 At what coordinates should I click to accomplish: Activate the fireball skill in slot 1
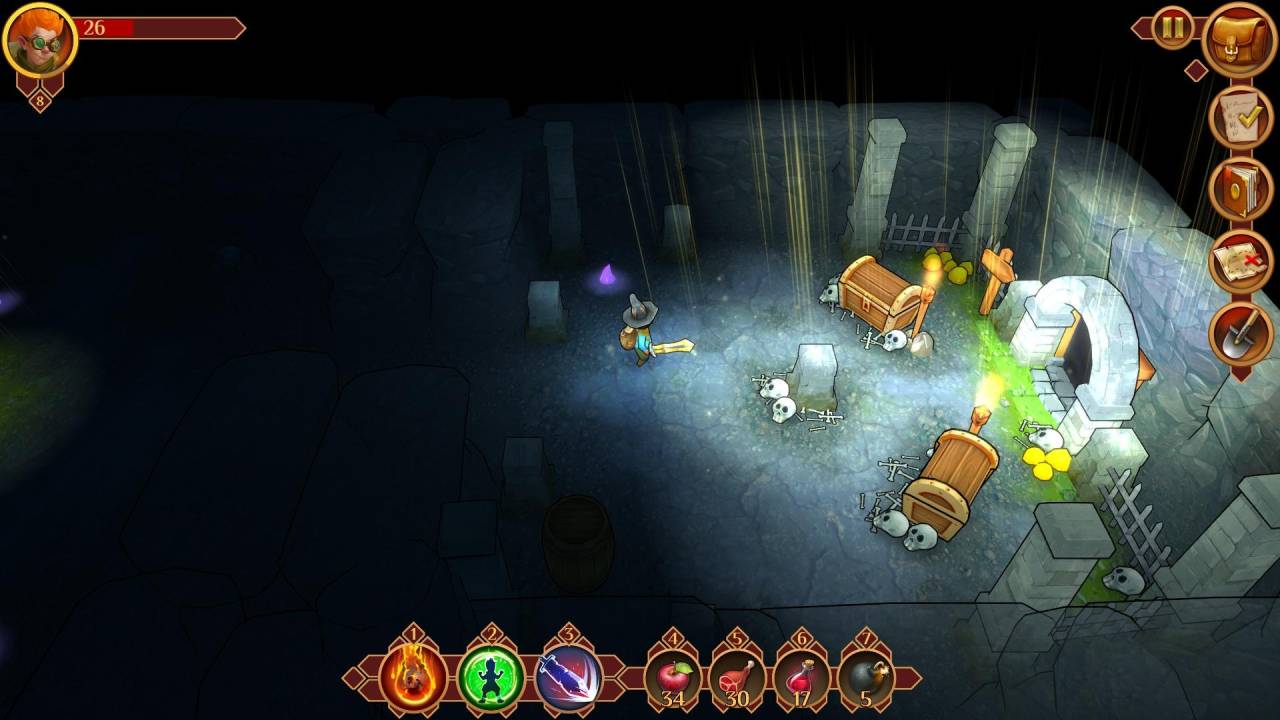point(413,678)
